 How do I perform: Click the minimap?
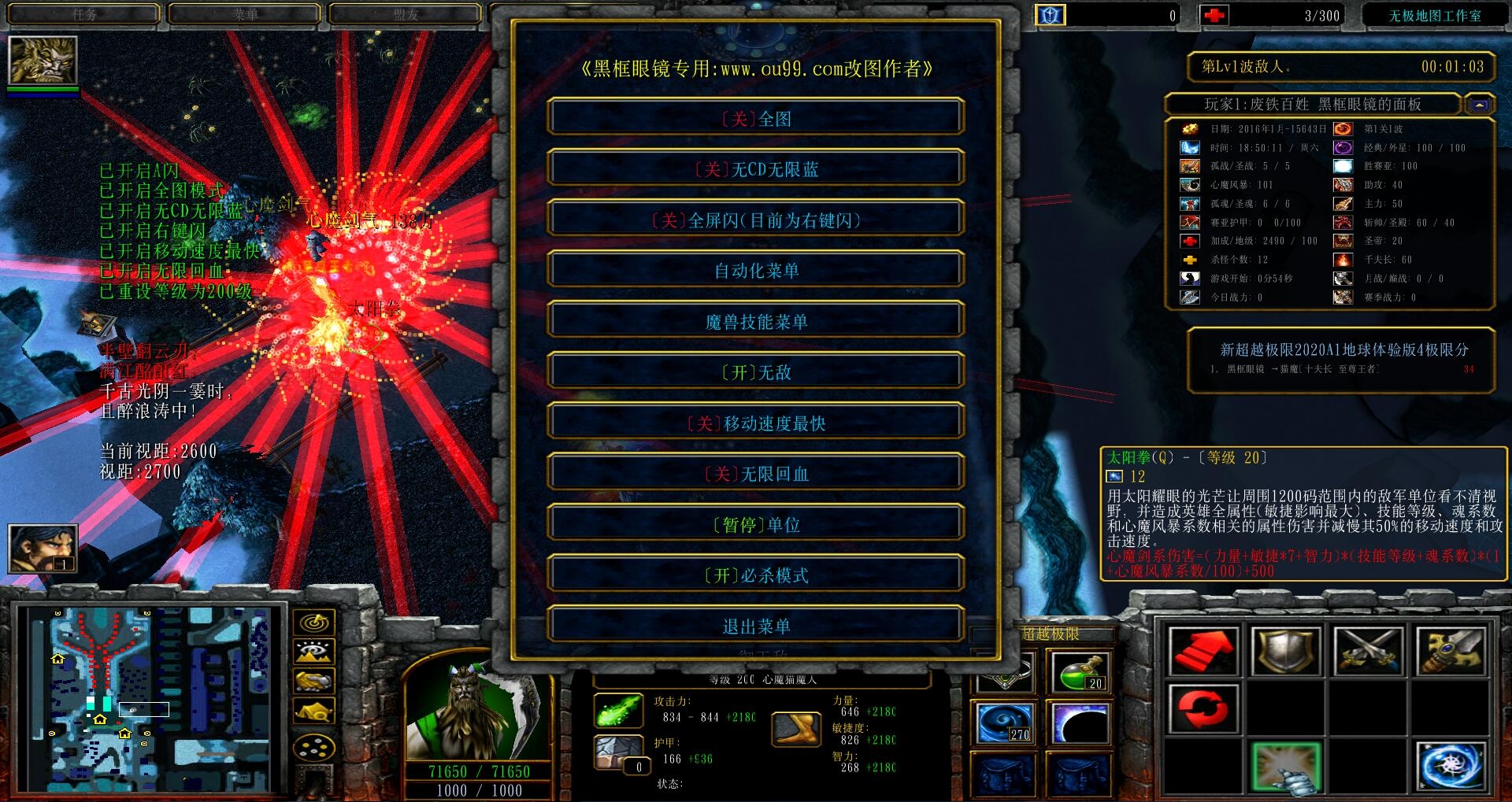pyautogui.click(x=150, y=699)
